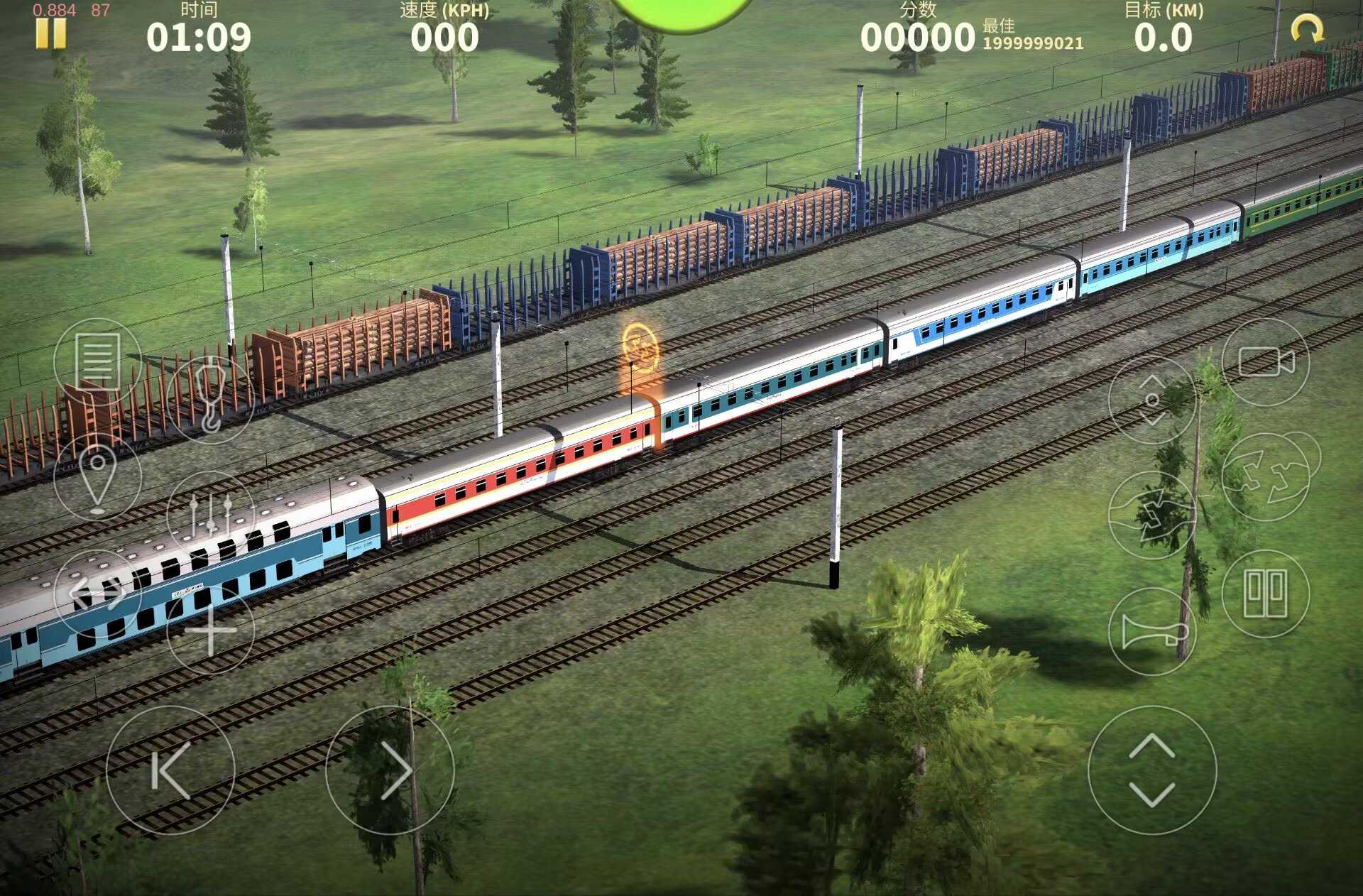The width and height of the screenshot is (1363, 896).
Task: Toggle the upper track switch icon
Action: (1265, 477)
